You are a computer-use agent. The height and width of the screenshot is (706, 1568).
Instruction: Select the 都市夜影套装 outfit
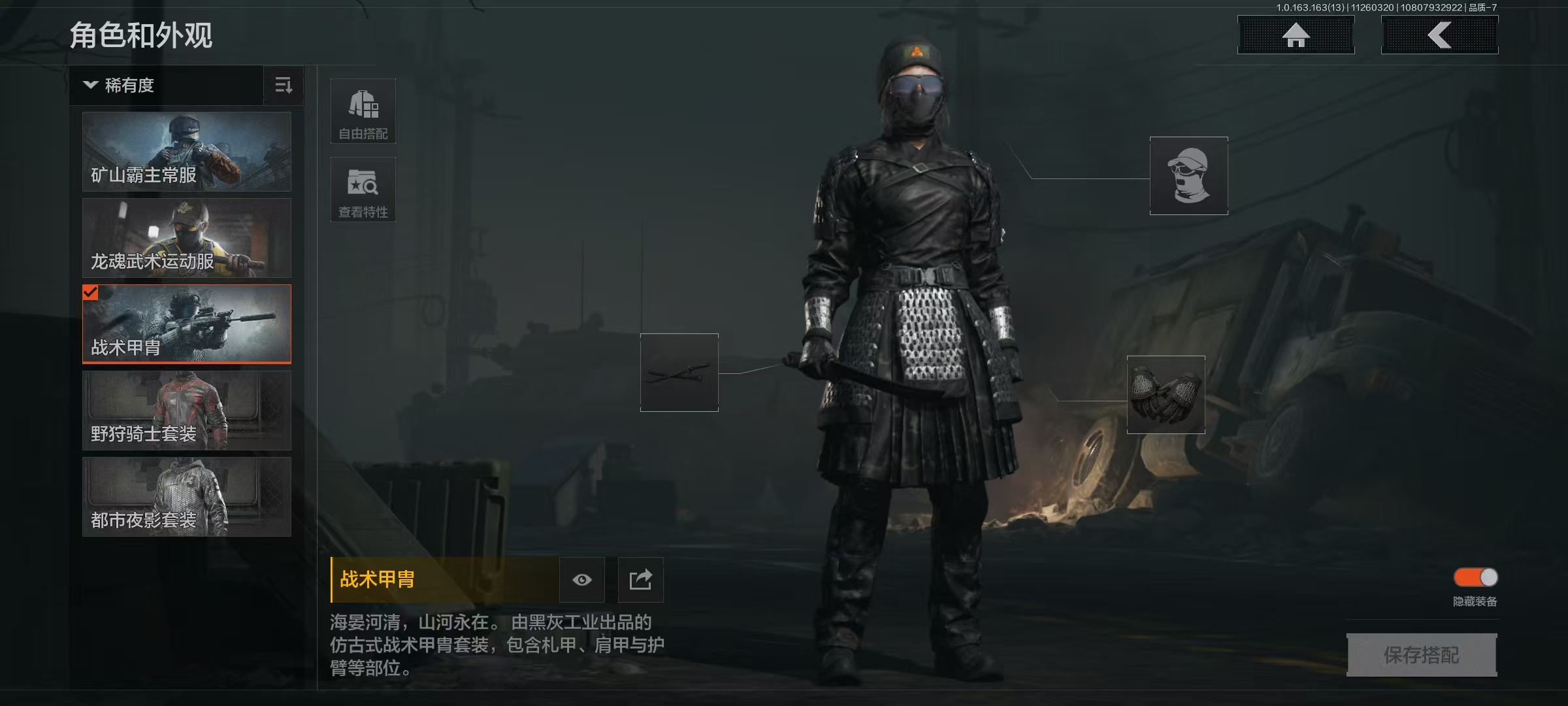pos(187,497)
